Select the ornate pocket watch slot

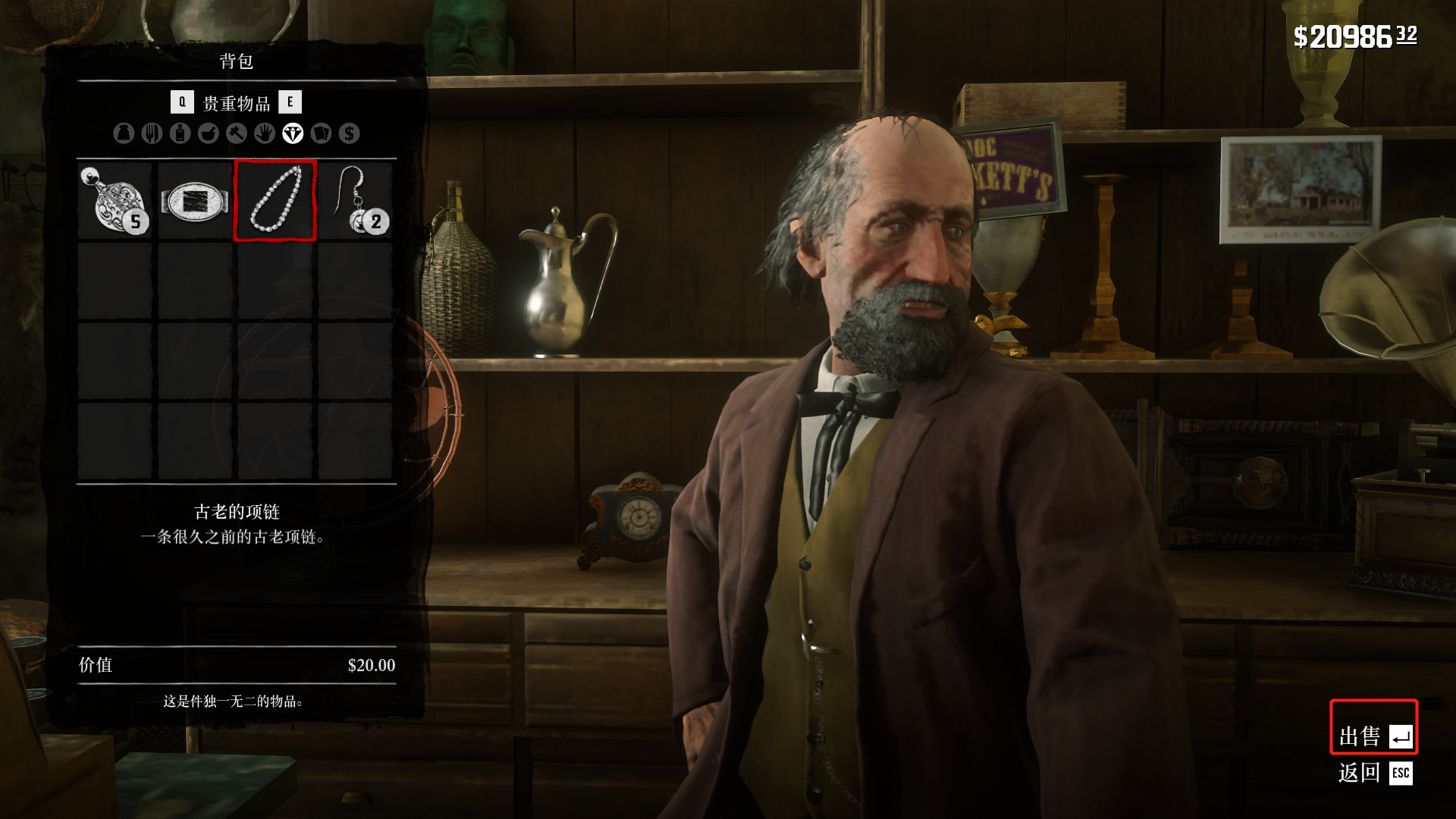(115, 201)
